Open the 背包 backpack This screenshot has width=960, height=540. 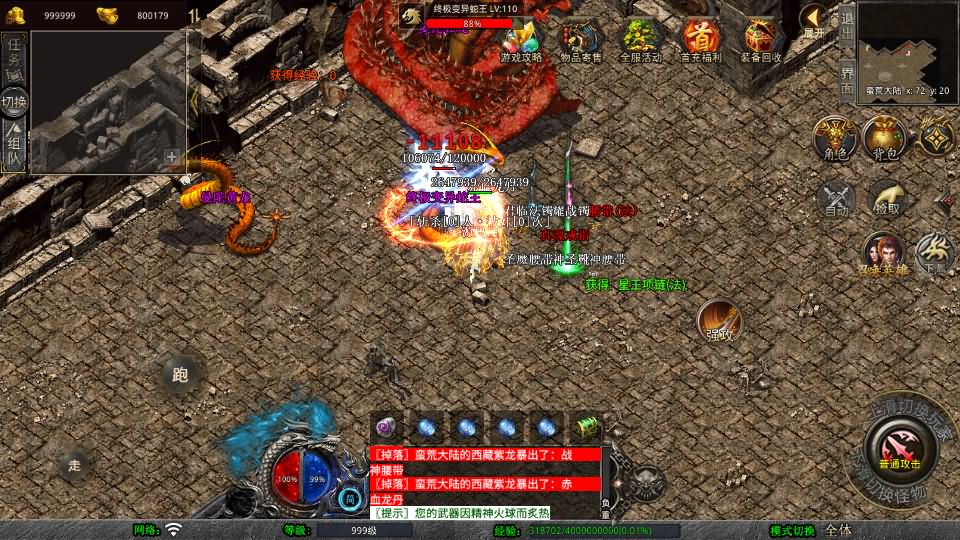(886, 138)
